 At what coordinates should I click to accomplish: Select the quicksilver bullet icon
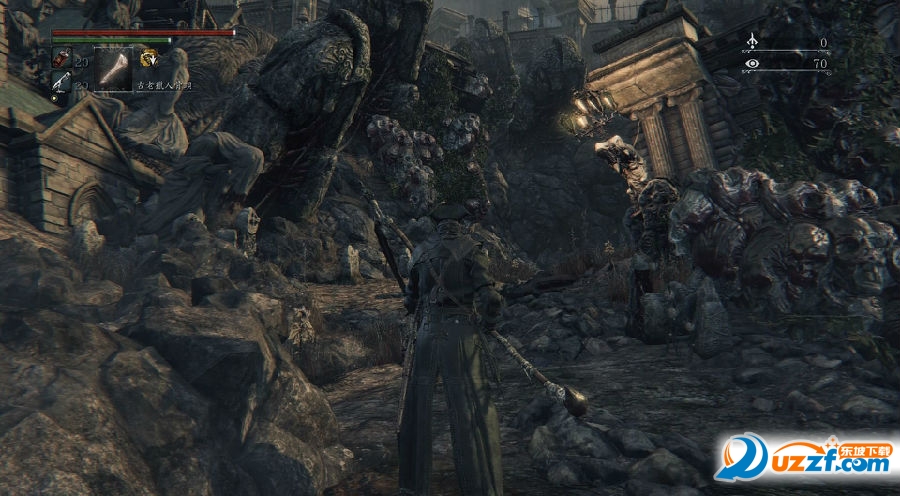tap(60, 85)
